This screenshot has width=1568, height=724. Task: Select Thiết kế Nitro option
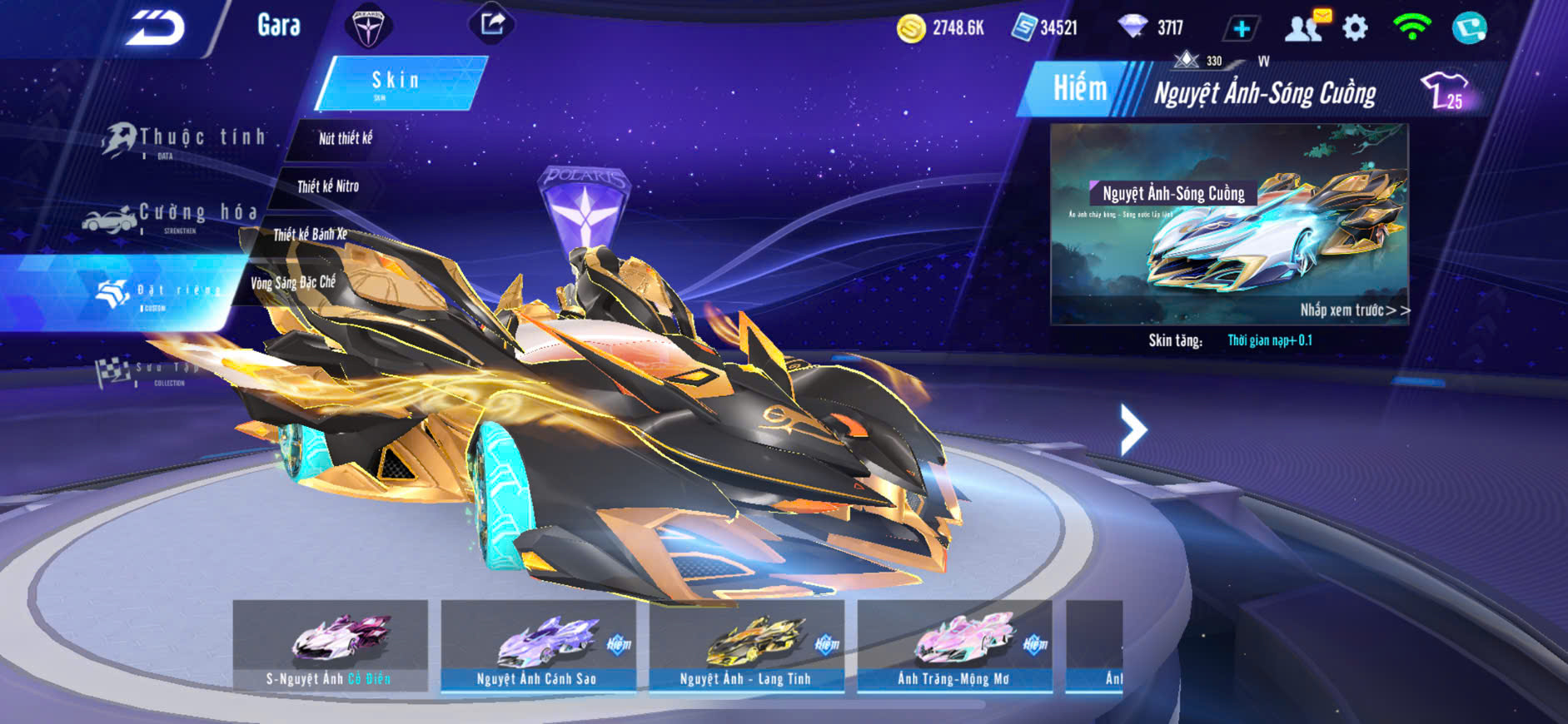(x=328, y=186)
